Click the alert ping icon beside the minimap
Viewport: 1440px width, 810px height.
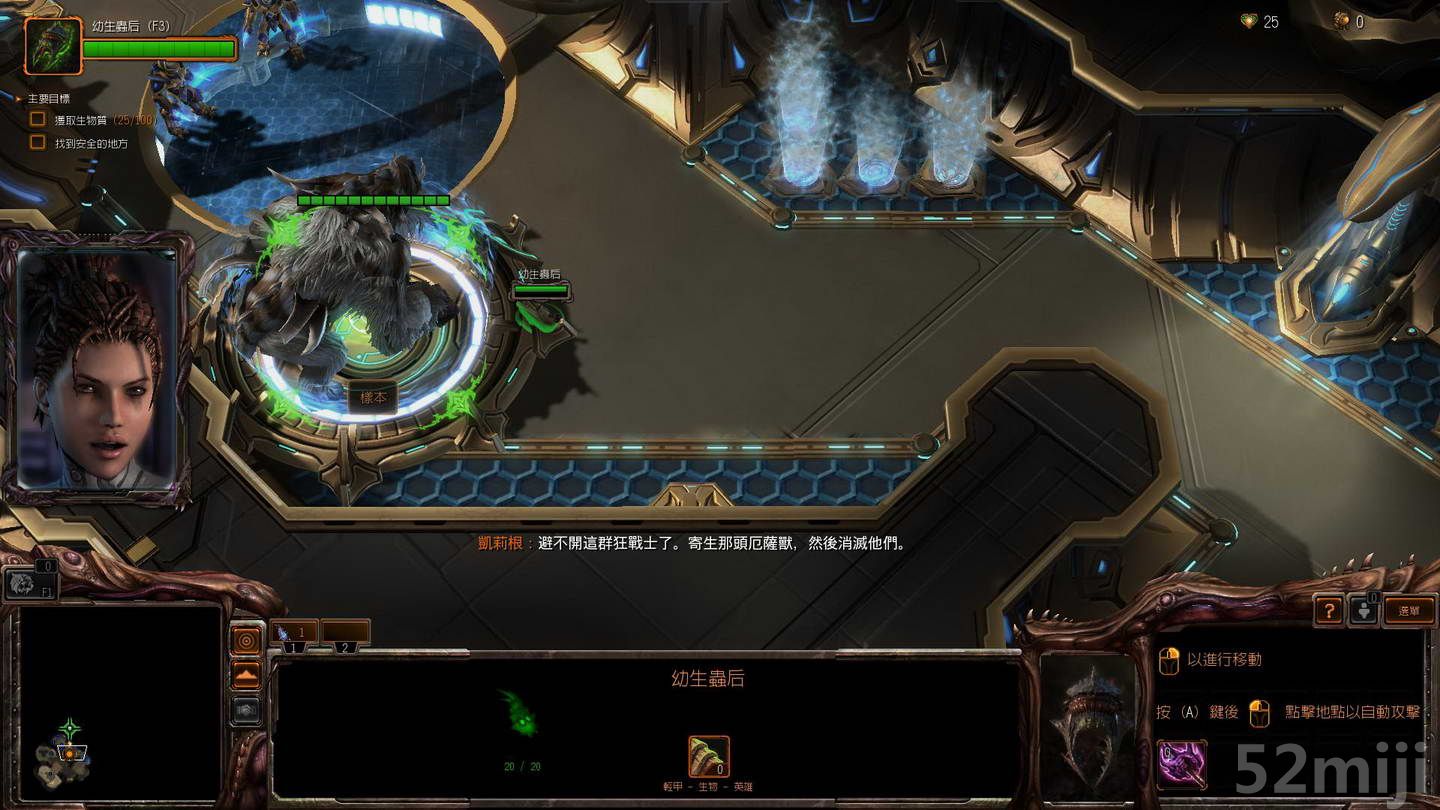point(246,640)
